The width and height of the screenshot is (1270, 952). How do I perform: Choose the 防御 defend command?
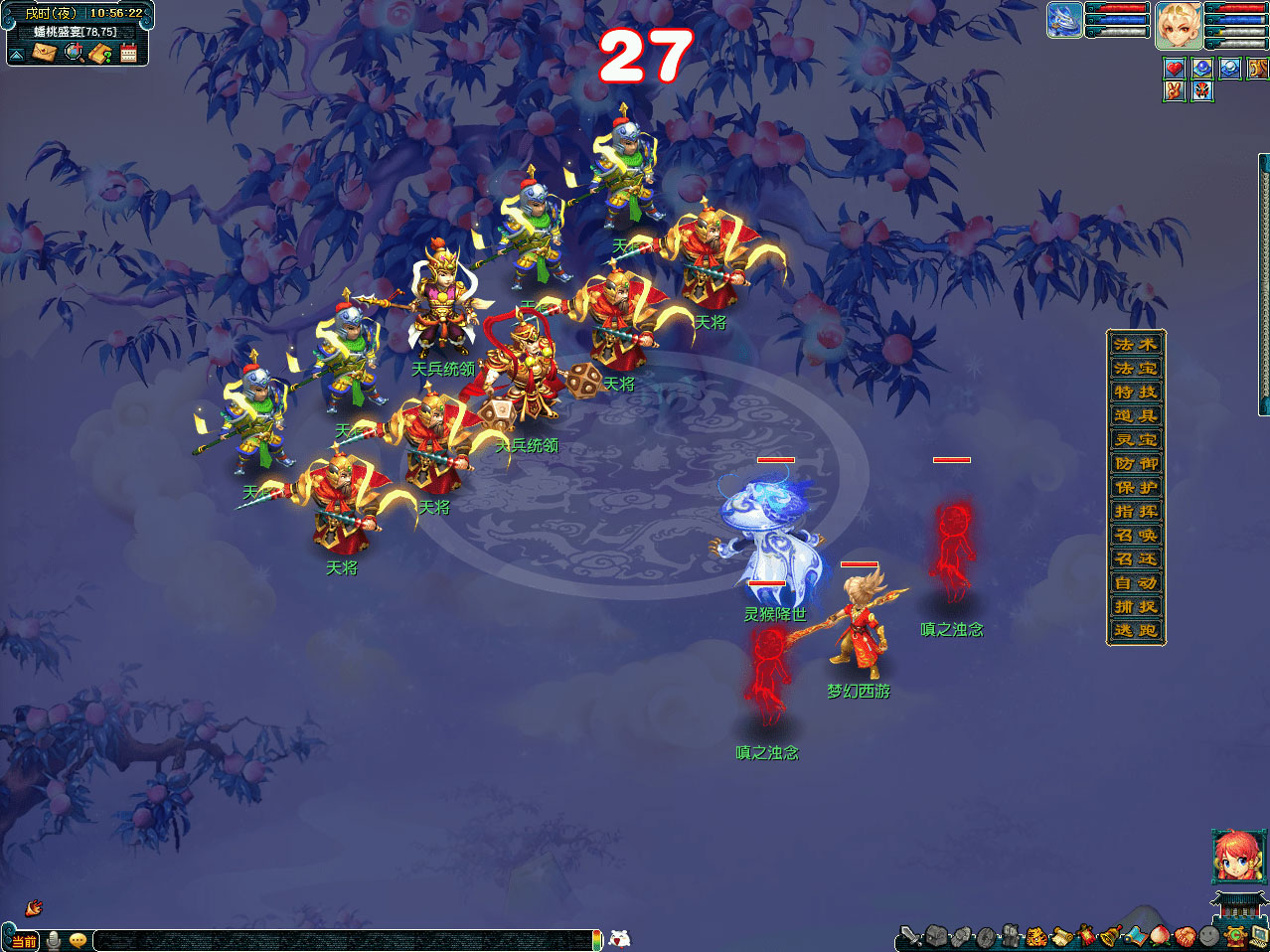(x=1136, y=463)
